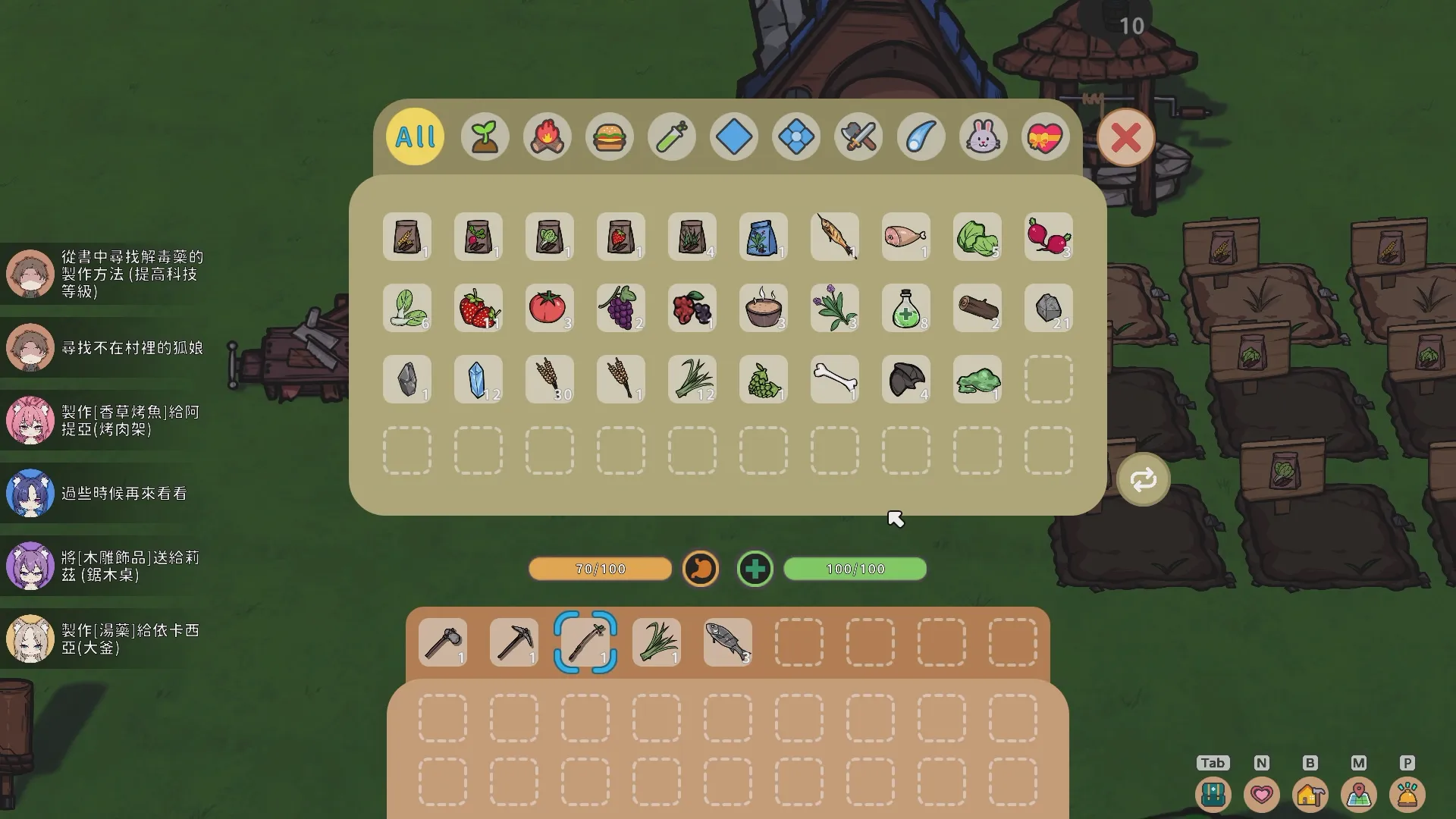The width and height of the screenshot is (1456, 819).
Task: Close the inventory with the red X
Action: pos(1125,138)
